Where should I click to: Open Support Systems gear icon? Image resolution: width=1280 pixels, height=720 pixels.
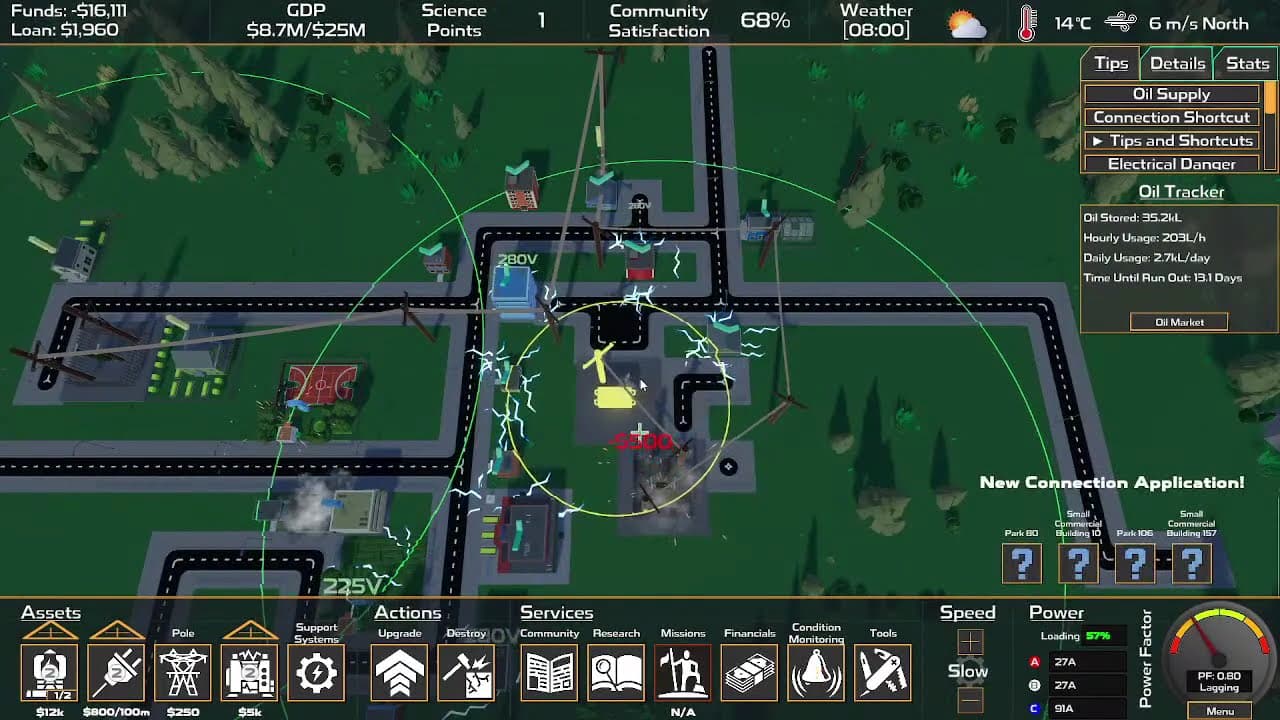point(316,673)
